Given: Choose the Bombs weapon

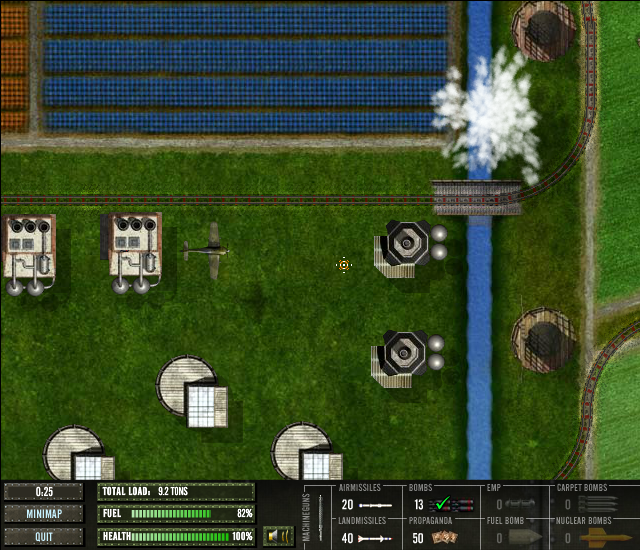Looking at the screenshot, I should pos(440,505).
